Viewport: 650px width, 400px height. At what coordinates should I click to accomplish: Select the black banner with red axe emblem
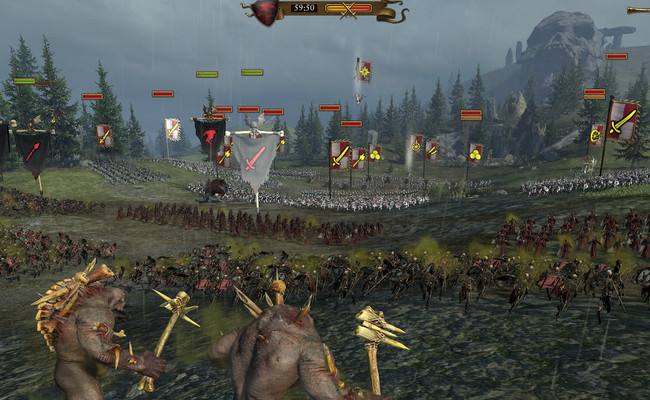pos(210,135)
